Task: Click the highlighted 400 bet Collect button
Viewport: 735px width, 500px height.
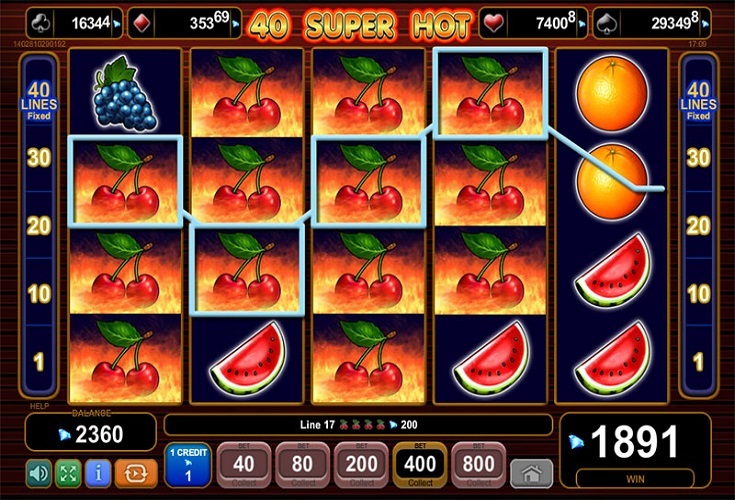Action: point(419,467)
